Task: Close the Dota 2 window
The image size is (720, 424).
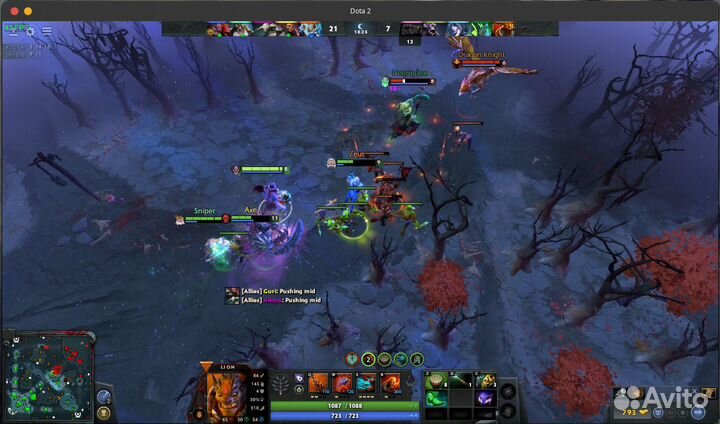Action: (14, 11)
